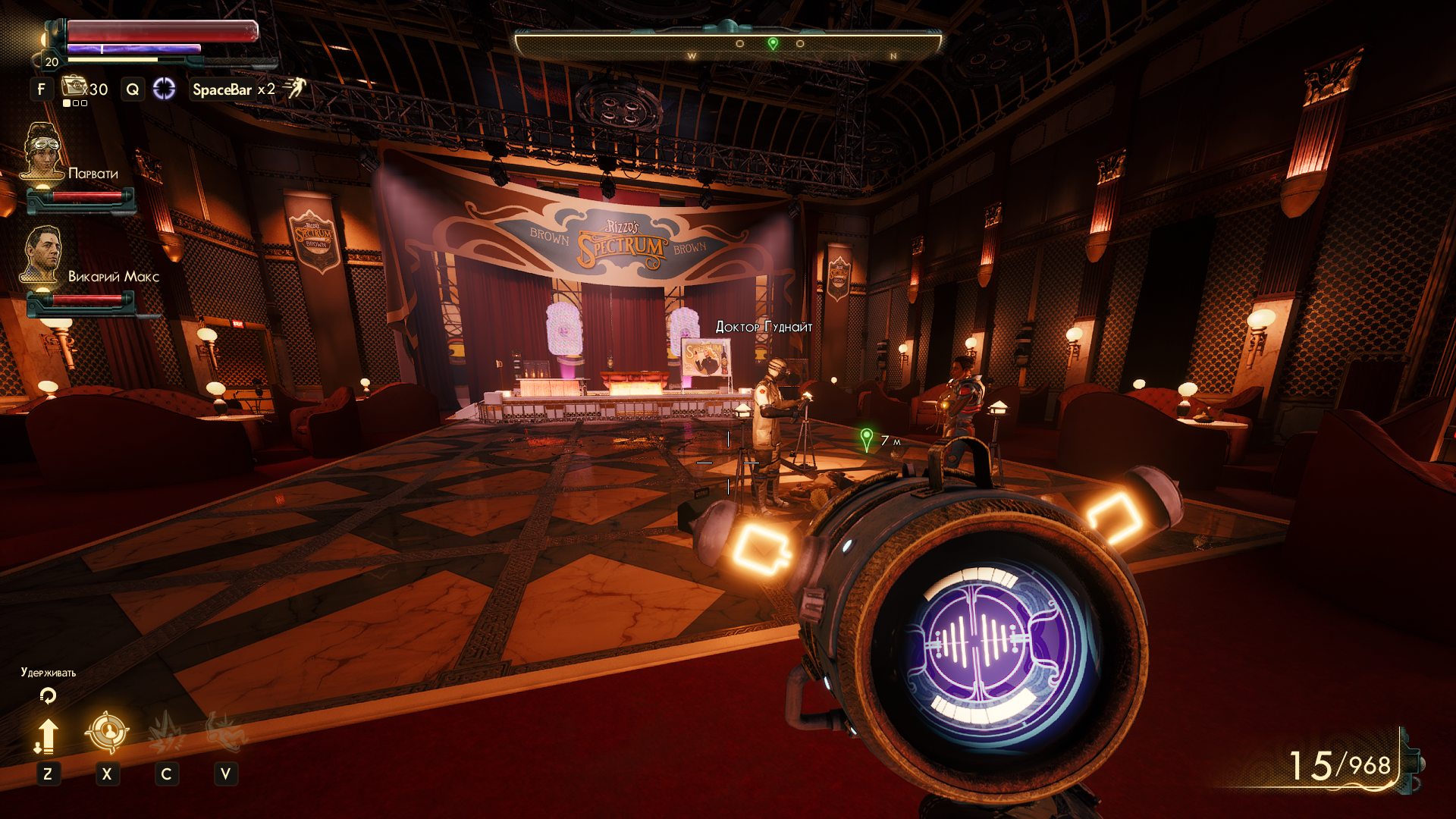The image size is (1456, 819).
Task: Select the green quest marker on the compass
Action: point(773,43)
